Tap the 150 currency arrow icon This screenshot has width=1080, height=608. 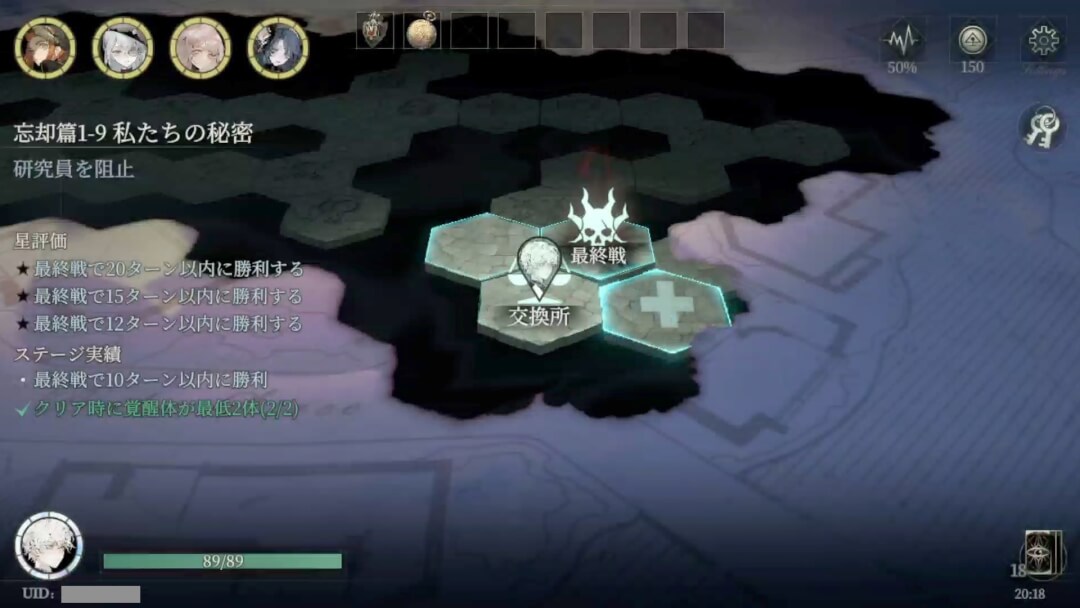pos(972,41)
